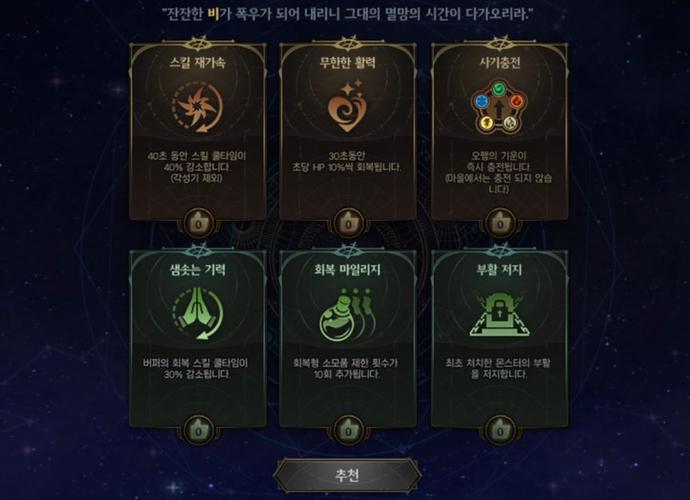The width and height of the screenshot is (690, 500).
Task: Click the 추천 button
Action: (347, 475)
